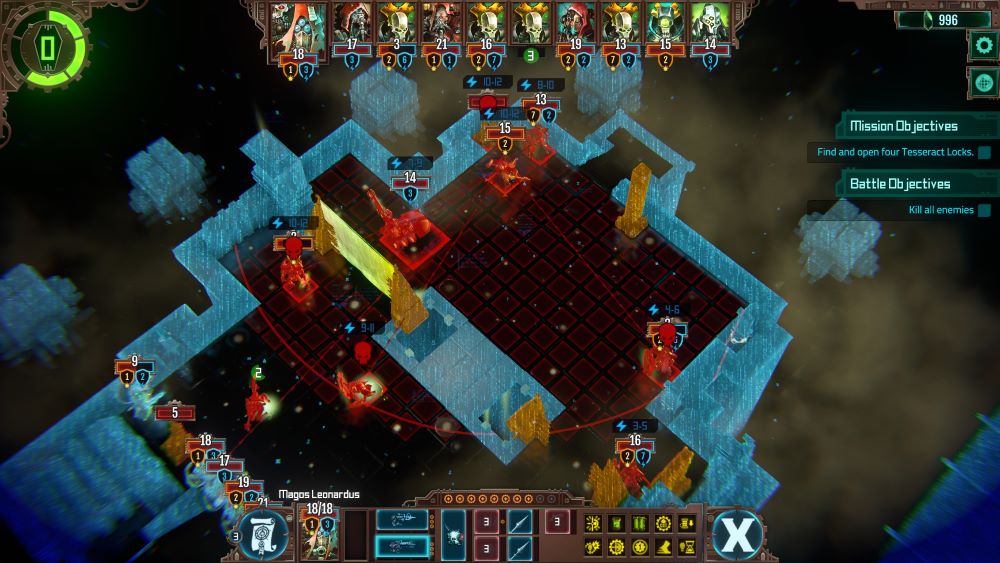Choose the highlighted ranged weapon slot
This screenshot has height=563, width=1000.
402,546
